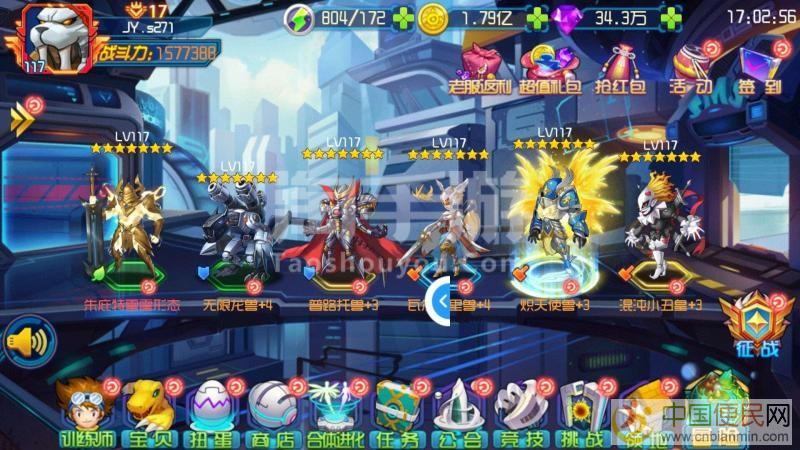This screenshot has width=800, height=450.
Task: Recharge purple diamonds via the plus button
Action: click(x=669, y=18)
